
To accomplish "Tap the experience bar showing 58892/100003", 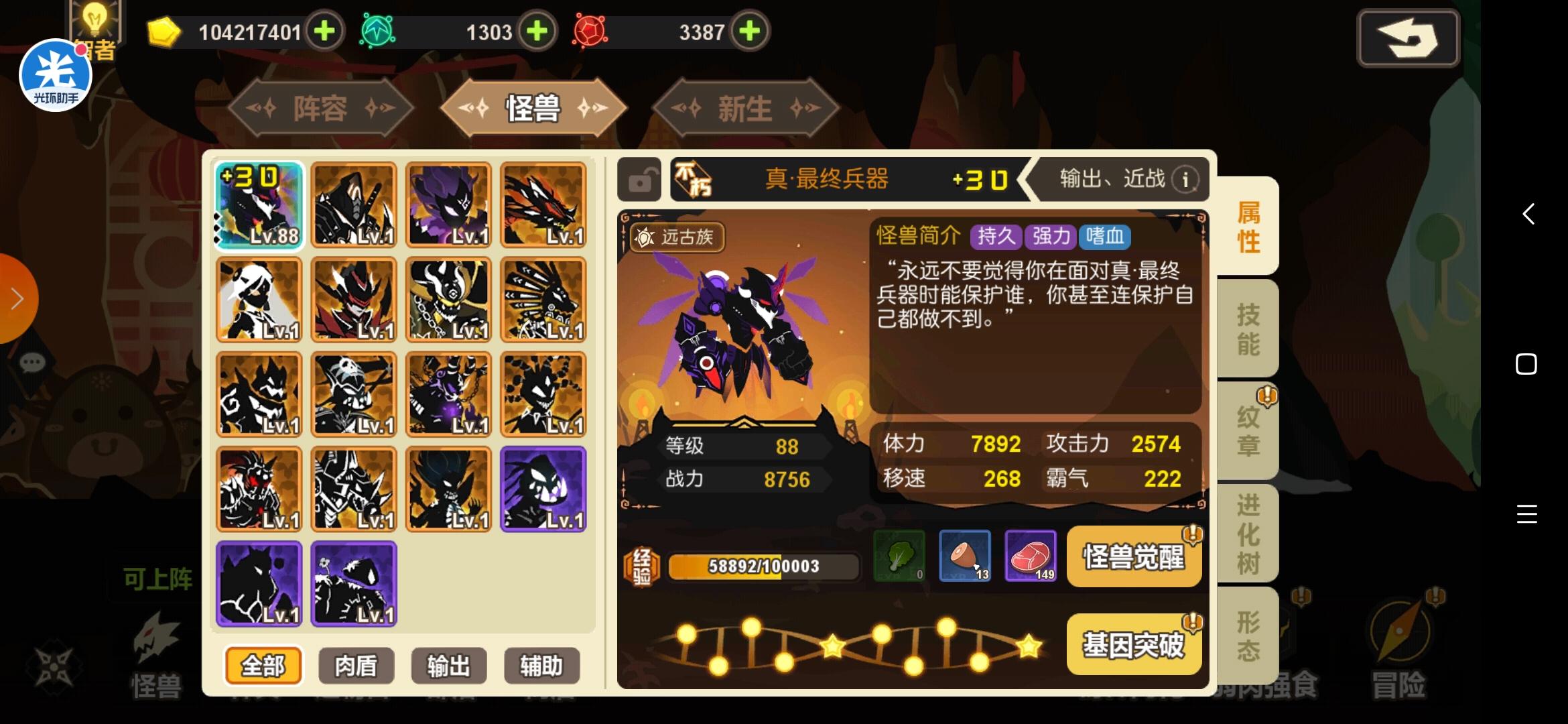I will (x=764, y=566).
